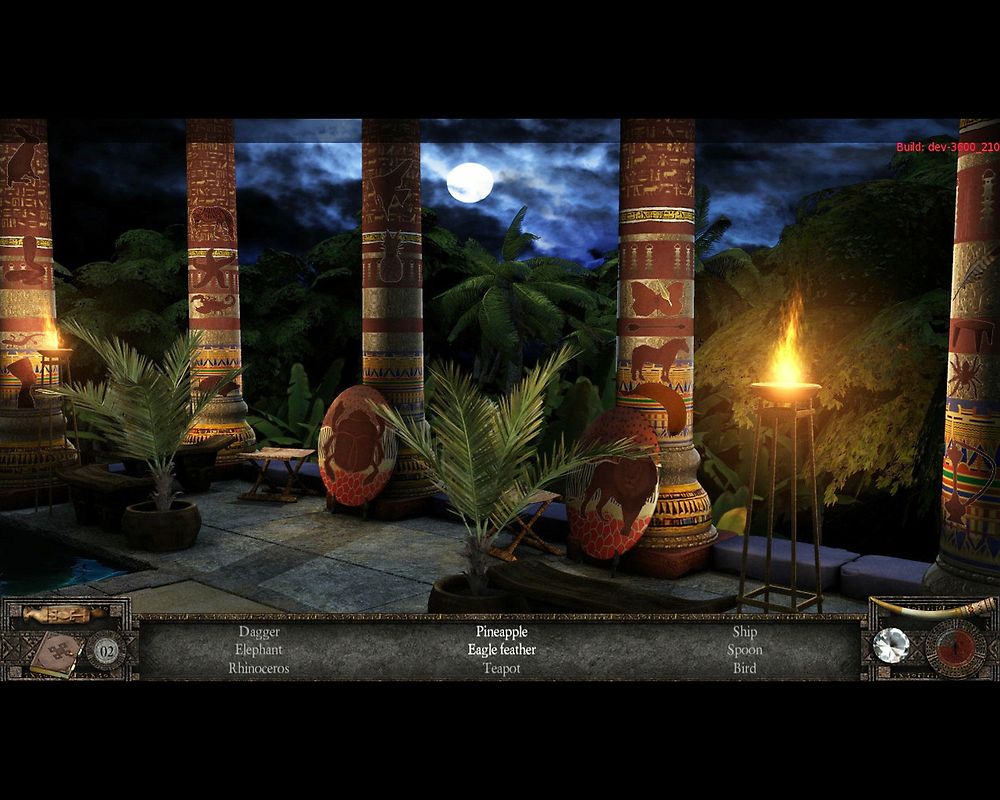Open the journal book
Viewport: 1000px width, 800px height.
[x=54, y=653]
